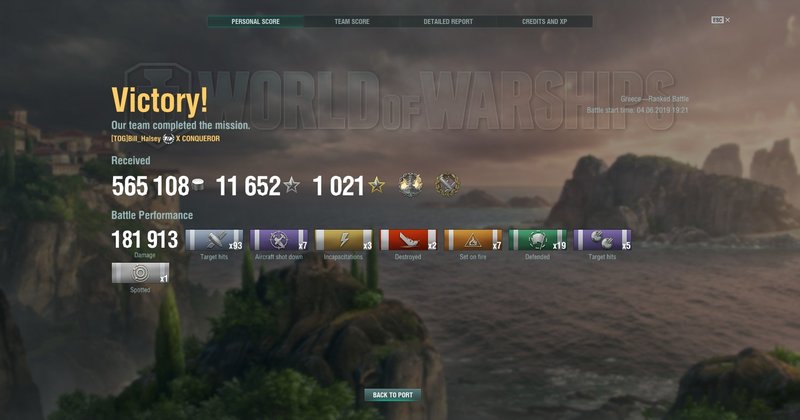Select the Aircraft shot down ribbon
Viewport: 800px width, 420px height.
[278, 240]
